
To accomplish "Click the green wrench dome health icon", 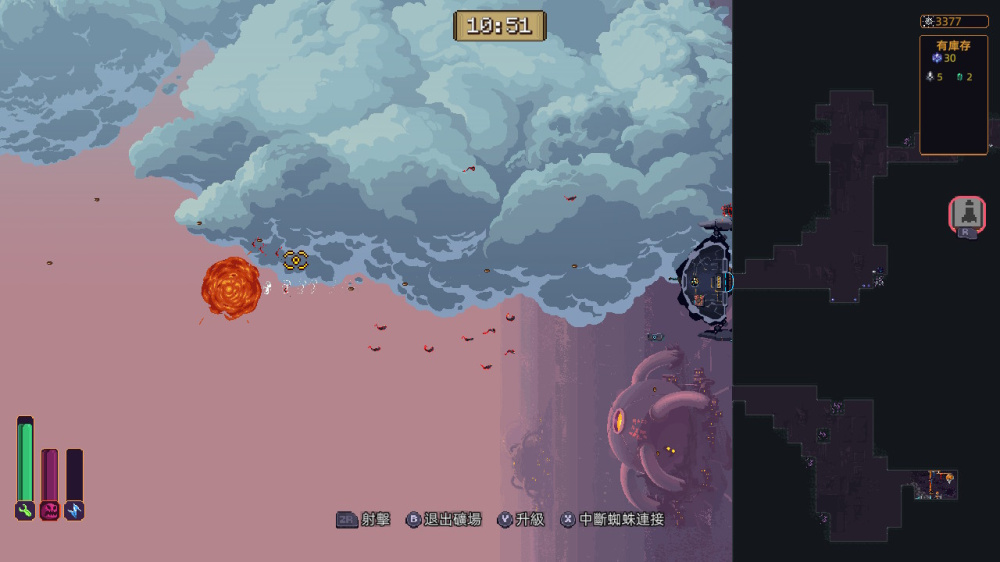I will tap(25, 511).
